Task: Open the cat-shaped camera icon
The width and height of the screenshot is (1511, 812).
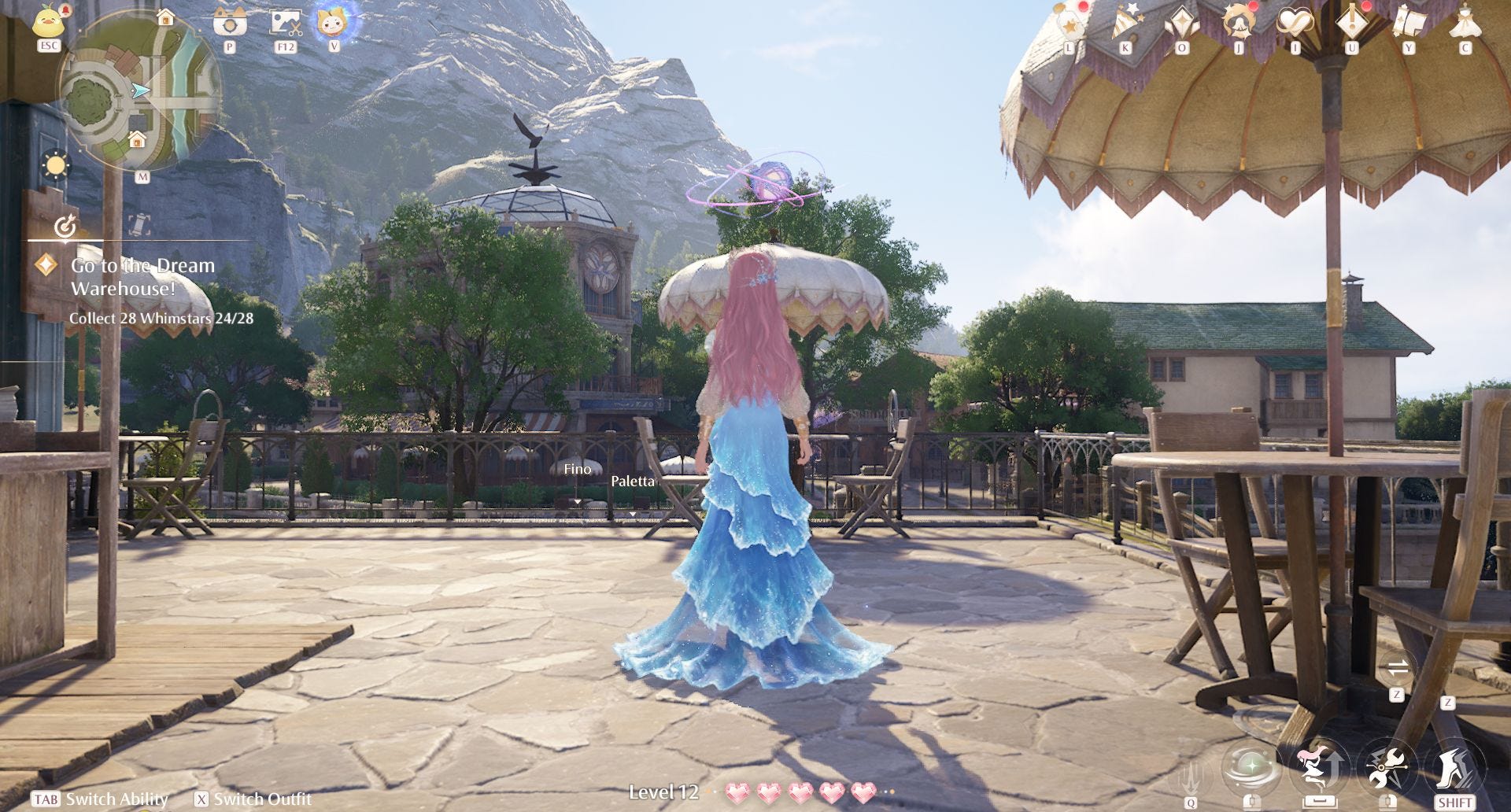Action: click(x=230, y=21)
